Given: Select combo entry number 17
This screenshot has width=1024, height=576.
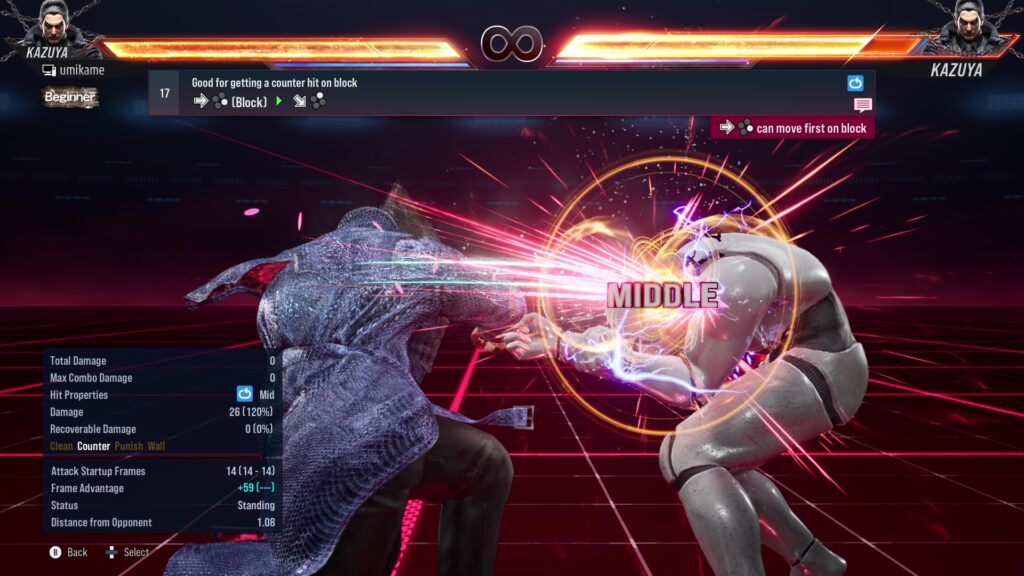Looking at the screenshot, I should [165, 93].
